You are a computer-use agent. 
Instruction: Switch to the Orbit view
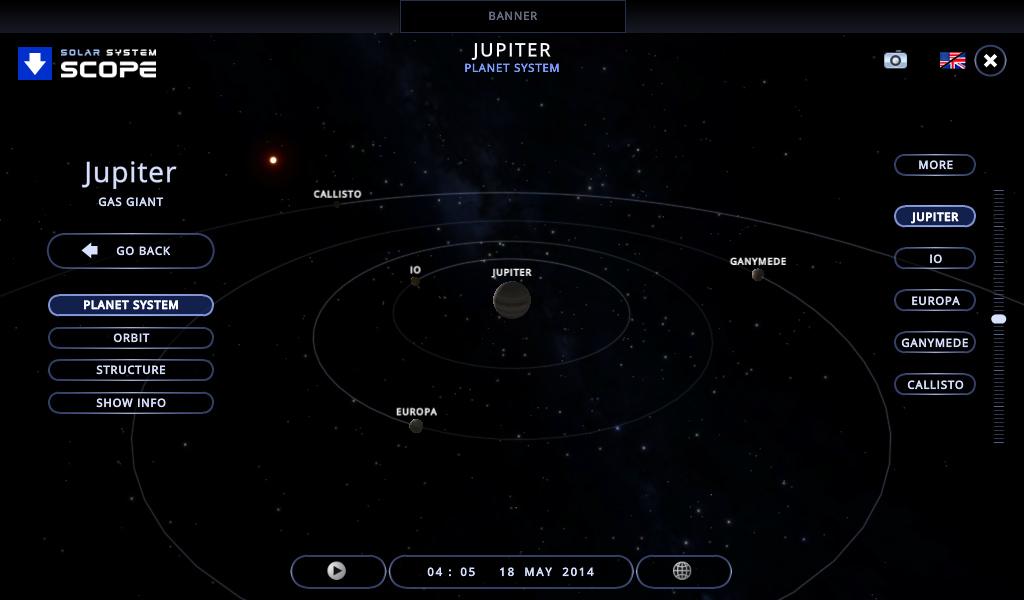[131, 338]
